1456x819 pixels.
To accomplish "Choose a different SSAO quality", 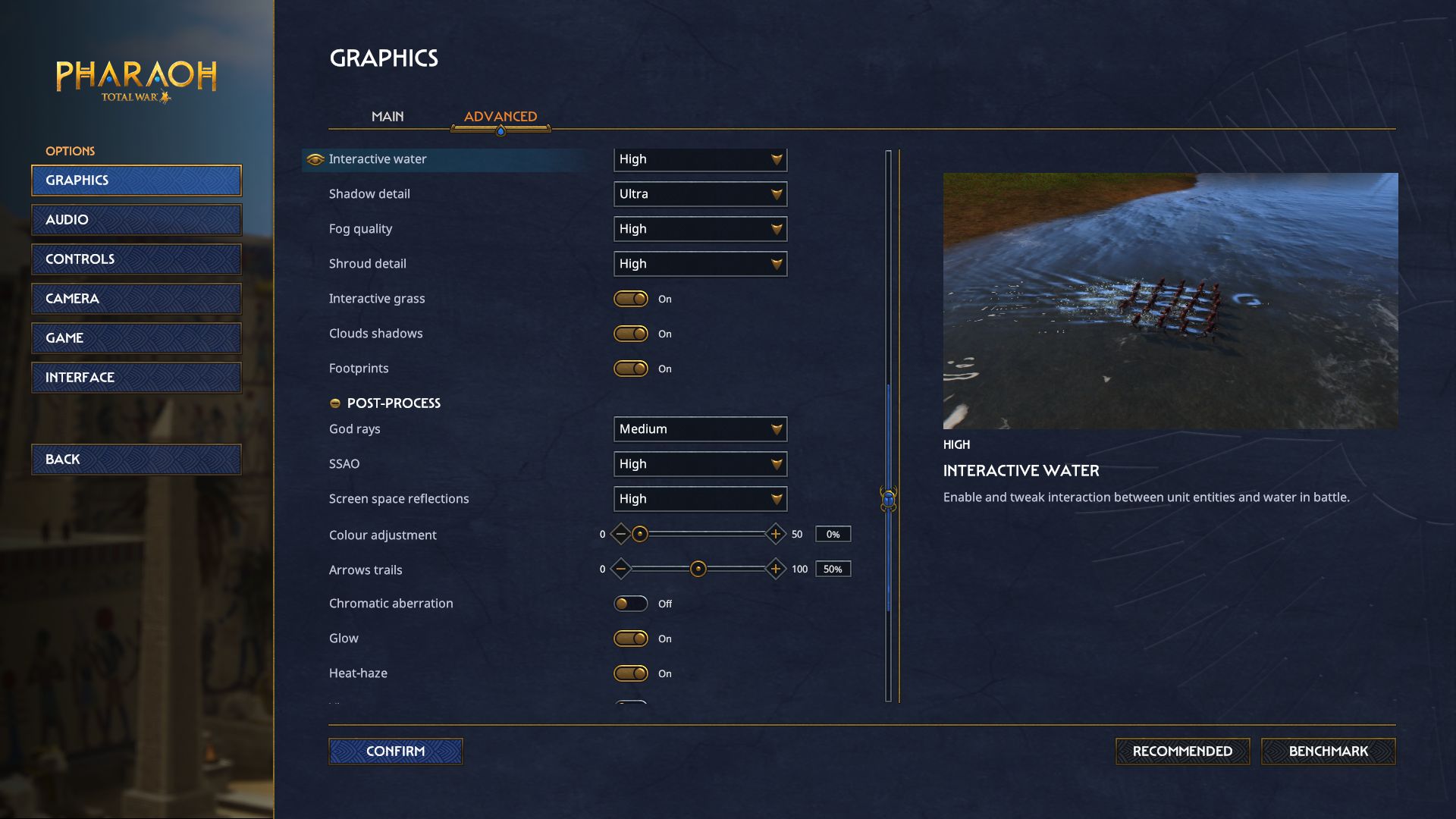I will coord(700,464).
